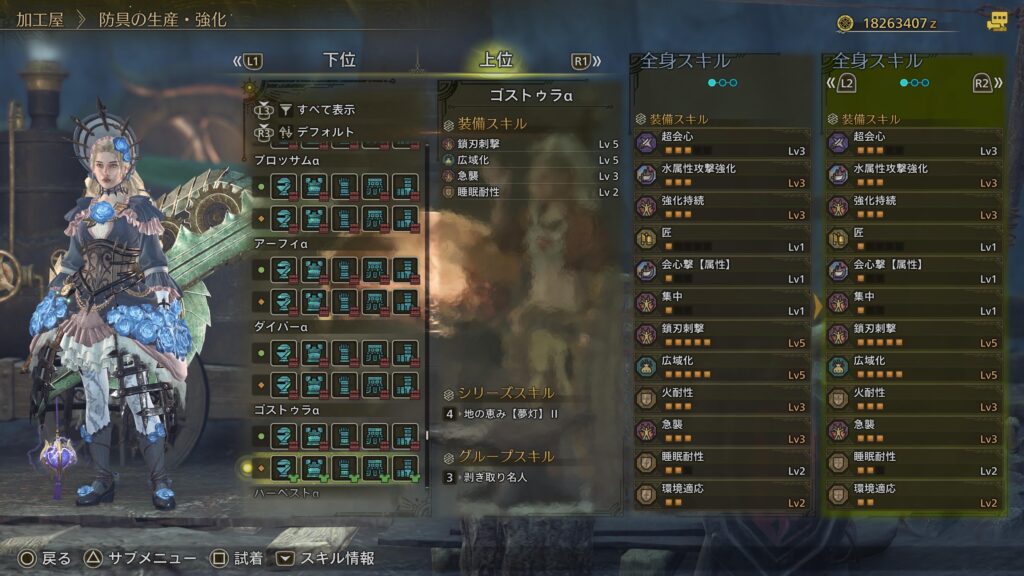The width and height of the screenshot is (1024, 576).
Task: Open the yellow chat icon beside the money
Action: 997,22
